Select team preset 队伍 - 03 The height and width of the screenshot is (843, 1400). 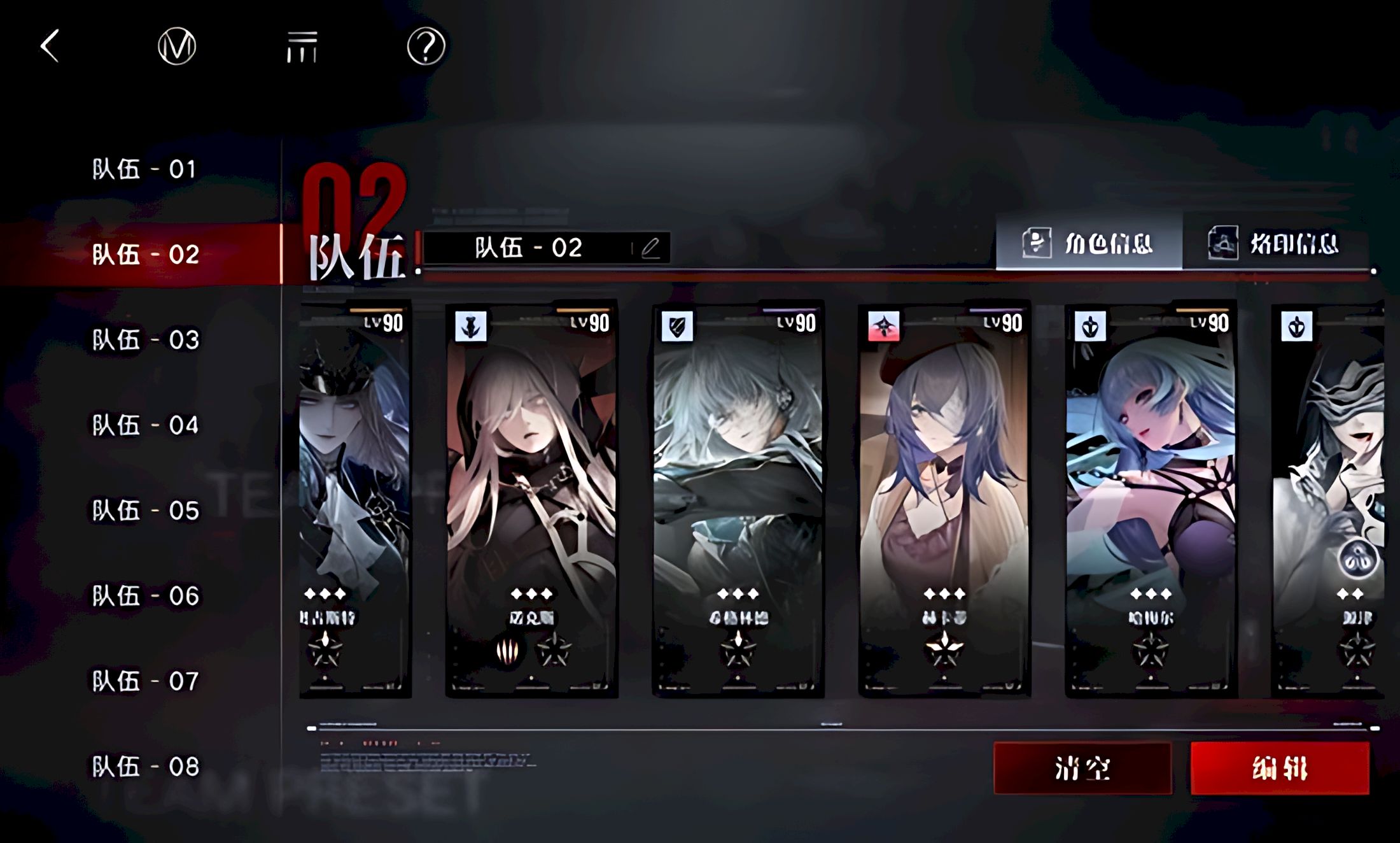(x=145, y=340)
